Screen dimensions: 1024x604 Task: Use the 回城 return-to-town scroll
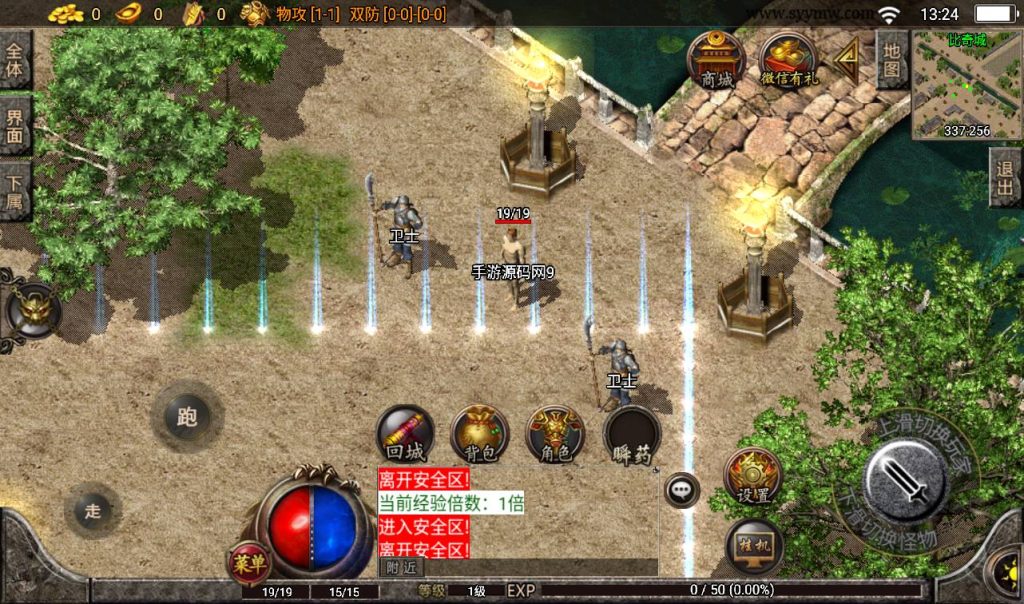tap(405, 434)
